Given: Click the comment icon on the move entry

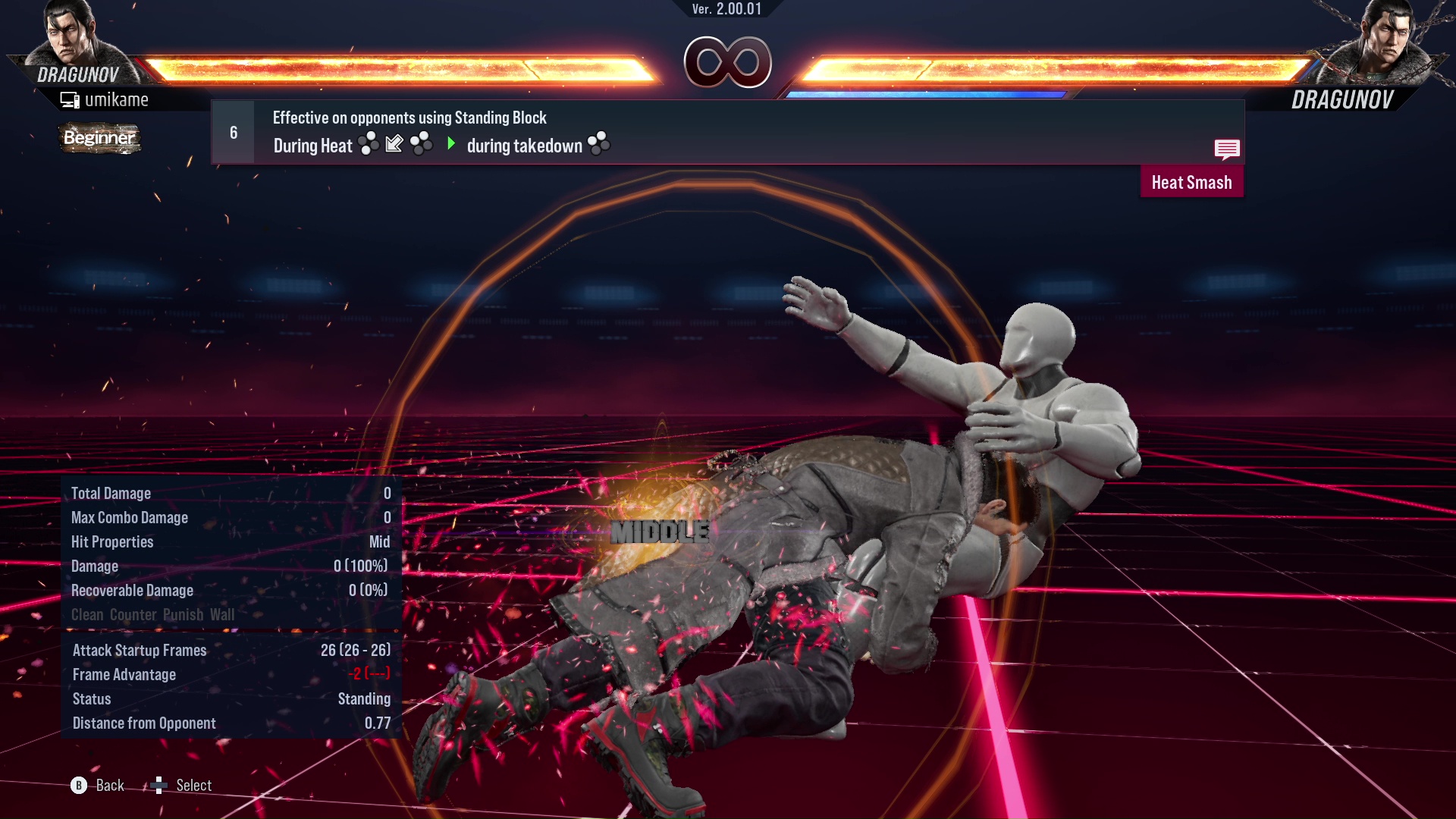Looking at the screenshot, I should click(1227, 149).
